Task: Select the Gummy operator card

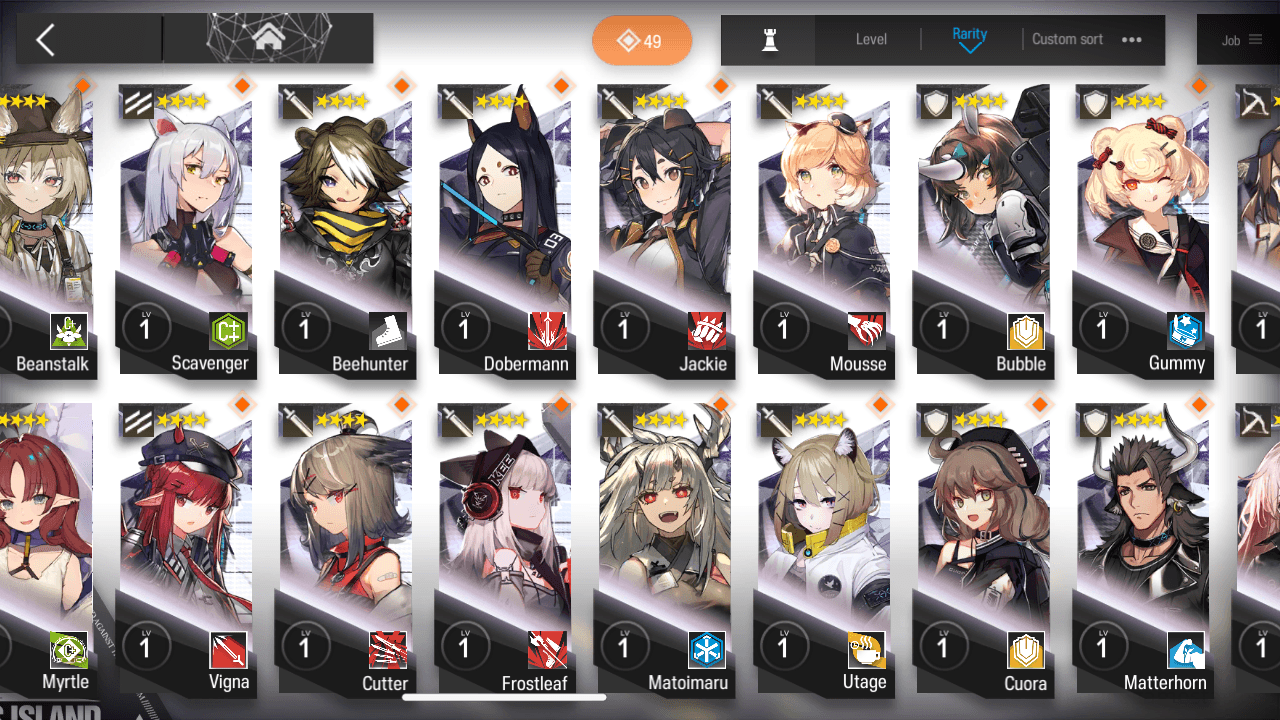Action: pos(1143,230)
